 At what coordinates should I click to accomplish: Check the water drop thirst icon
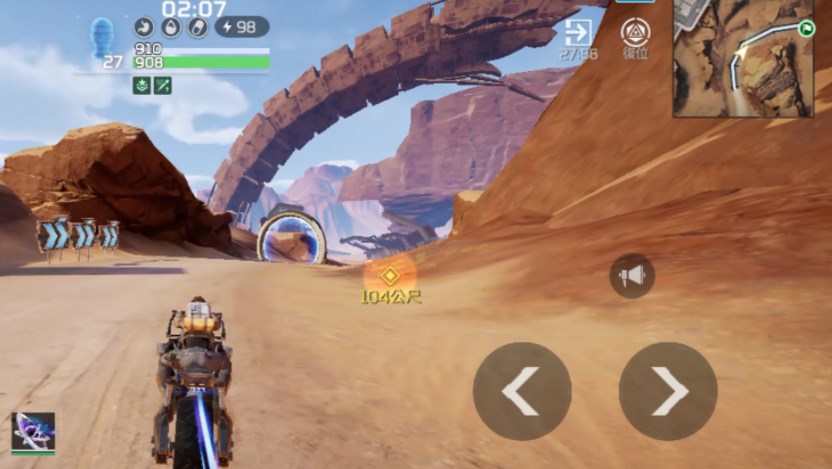[x=170, y=27]
